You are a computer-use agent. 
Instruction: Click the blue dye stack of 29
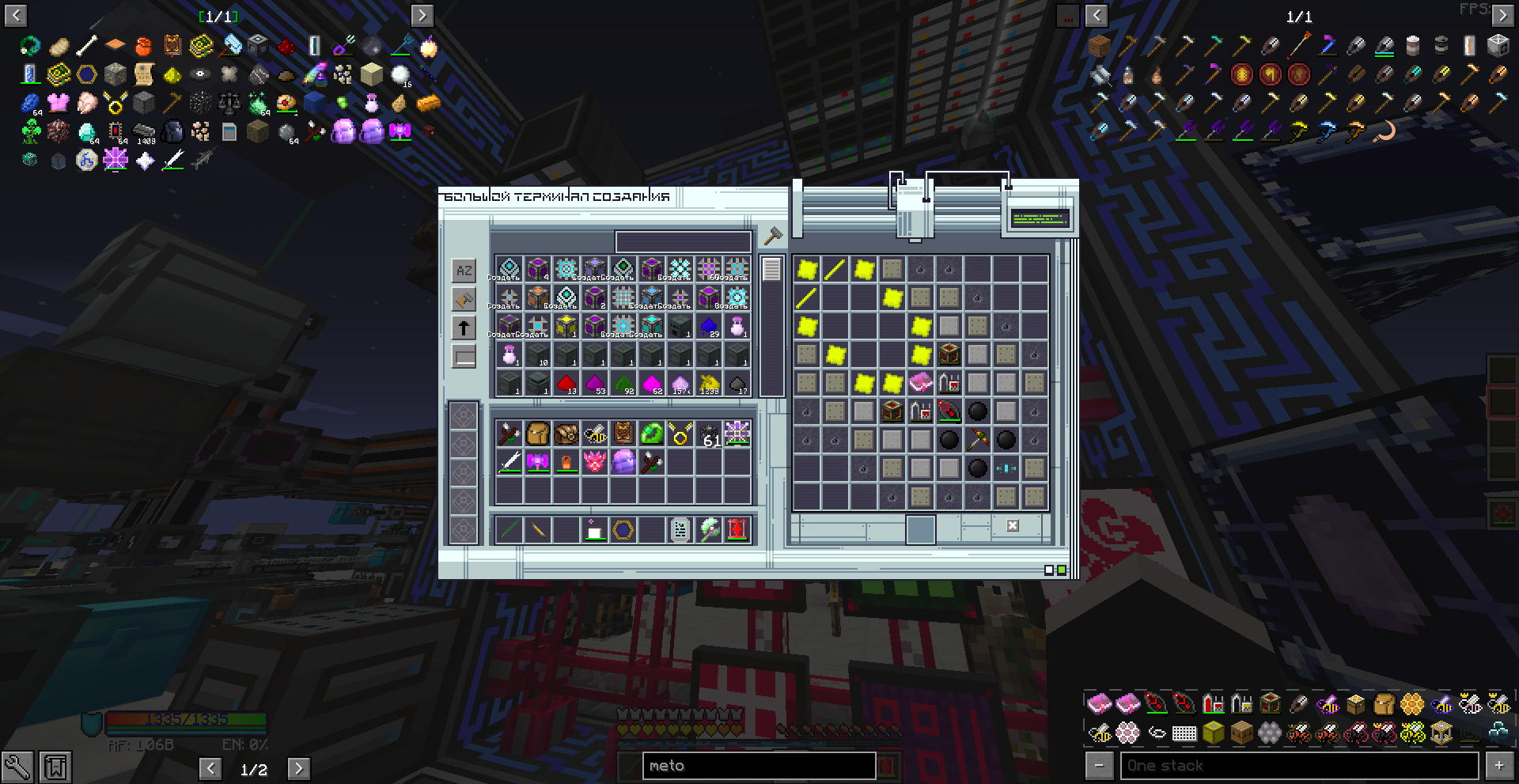pyautogui.click(x=709, y=326)
